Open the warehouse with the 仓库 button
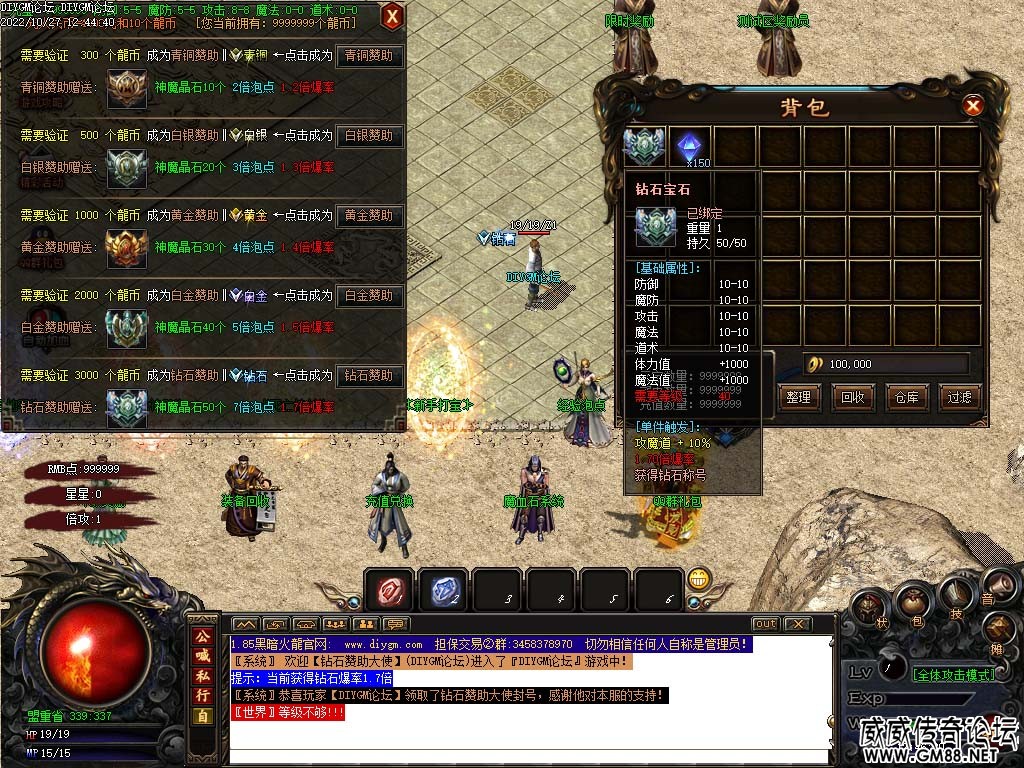1024x768 pixels. click(906, 397)
